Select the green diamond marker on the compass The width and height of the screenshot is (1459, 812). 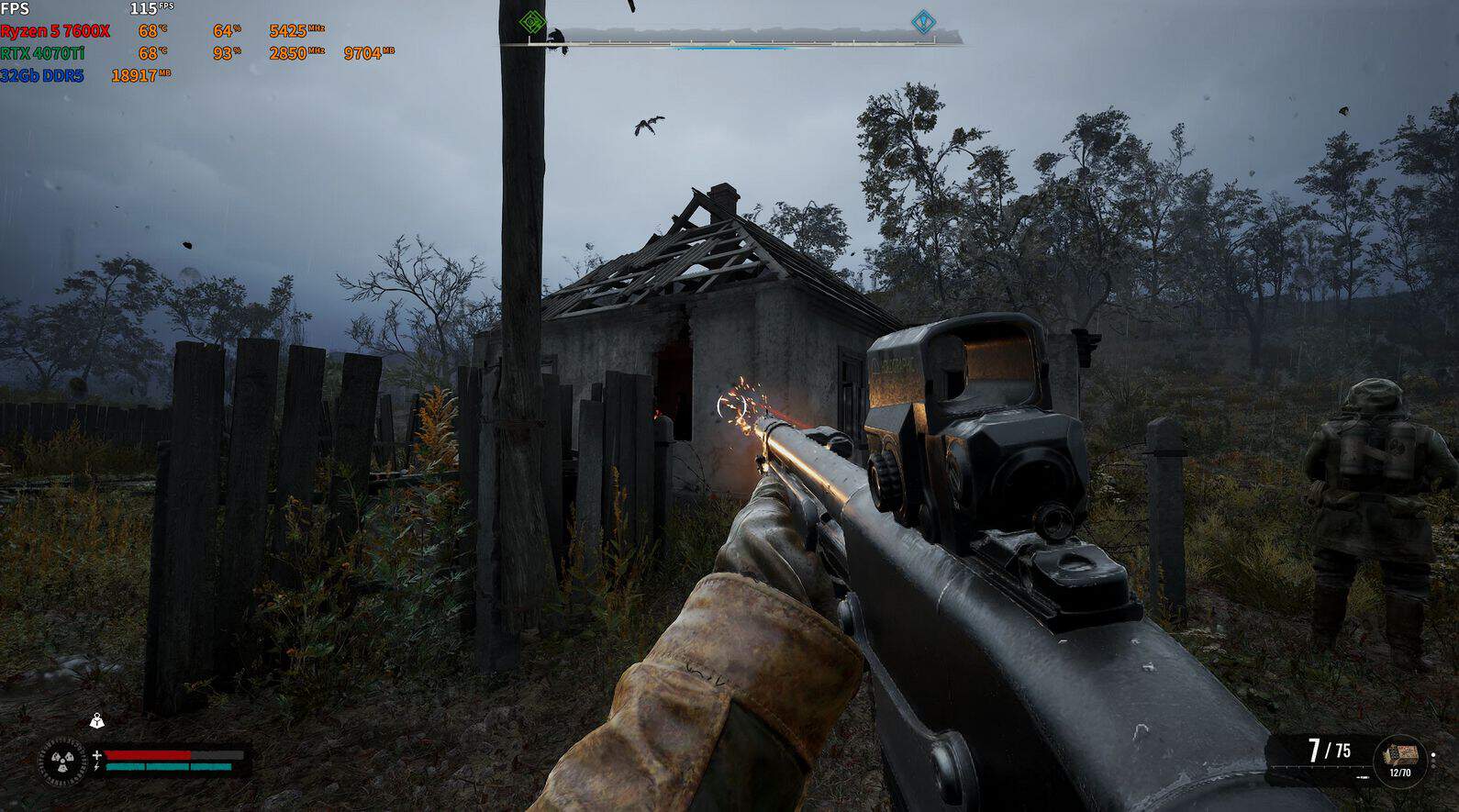pos(532,22)
